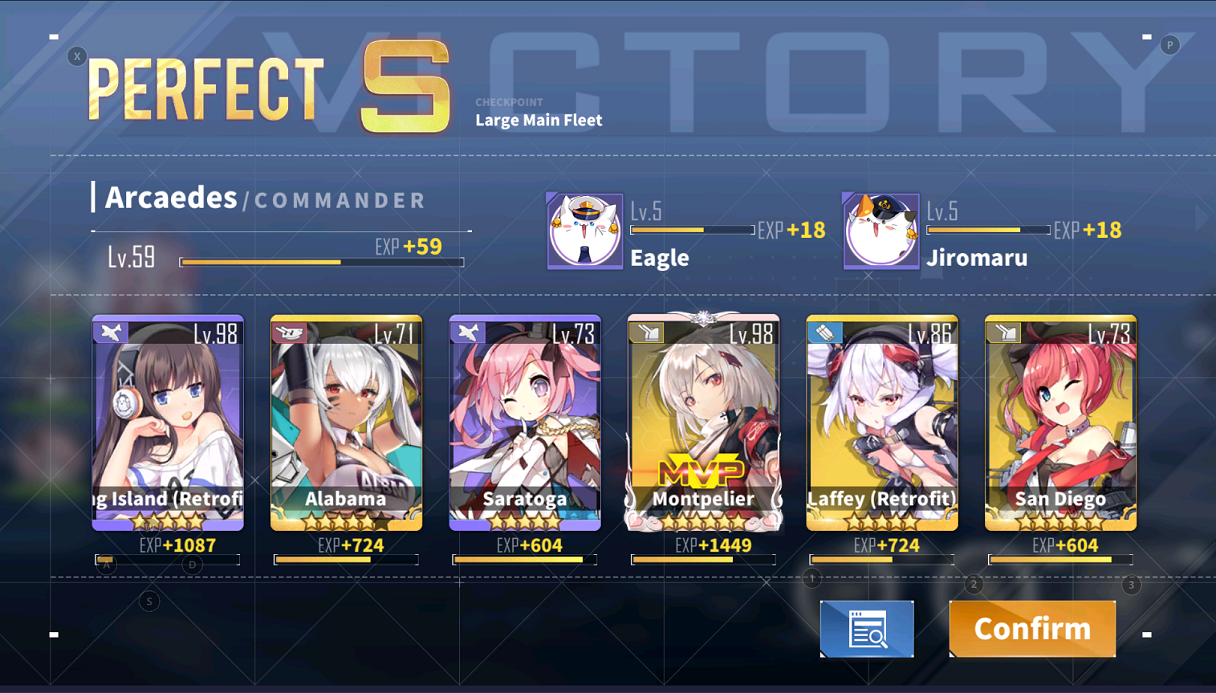
Task: Choose the Saratoga ship card
Action: coord(525,422)
